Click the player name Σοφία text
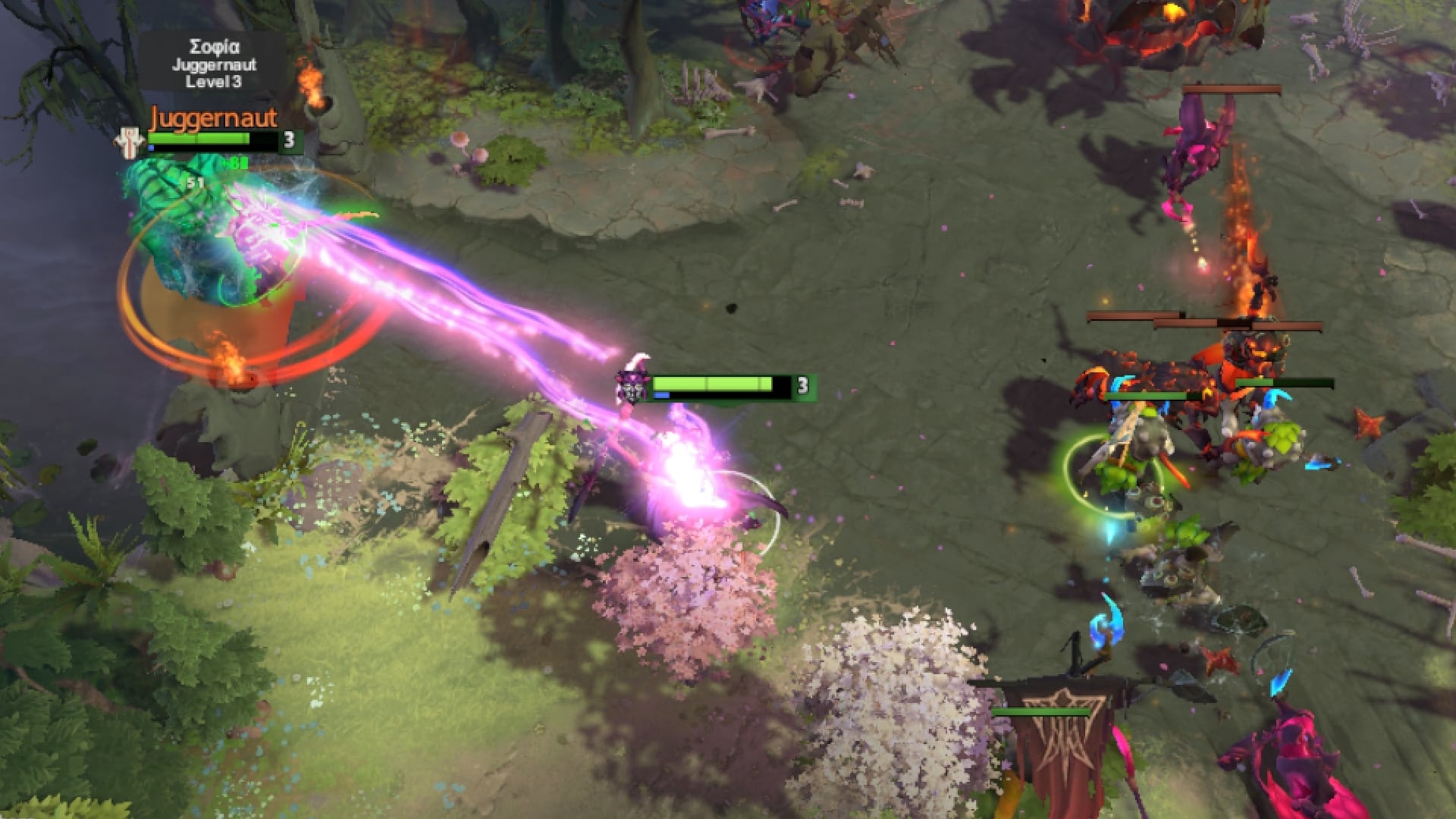 pyautogui.click(x=216, y=45)
